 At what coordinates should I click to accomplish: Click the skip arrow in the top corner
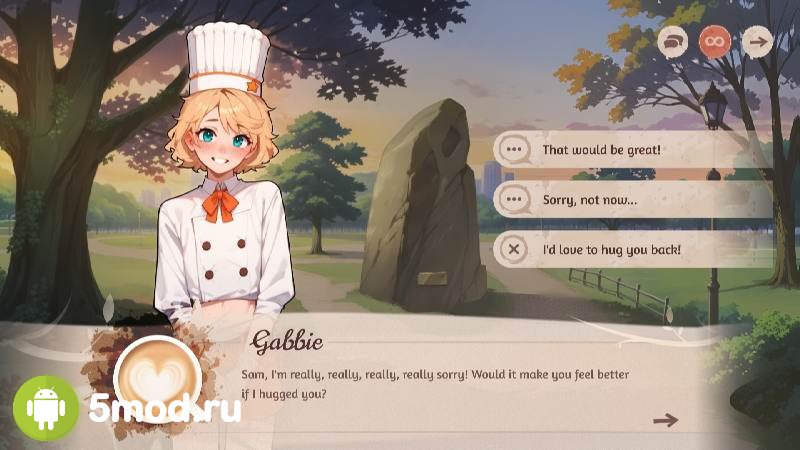point(757,42)
